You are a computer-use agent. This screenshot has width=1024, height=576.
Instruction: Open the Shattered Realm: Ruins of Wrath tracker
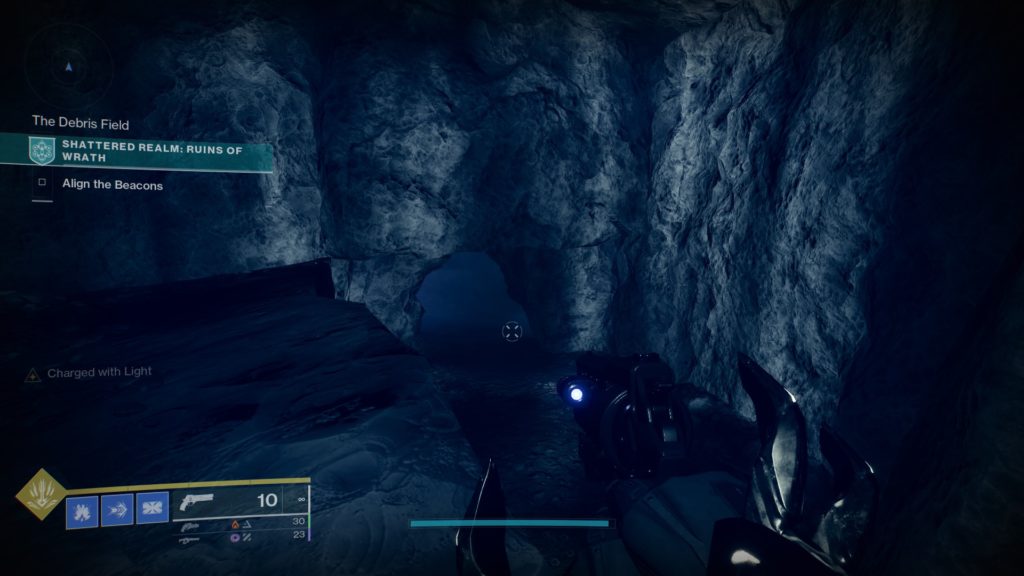click(150, 151)
